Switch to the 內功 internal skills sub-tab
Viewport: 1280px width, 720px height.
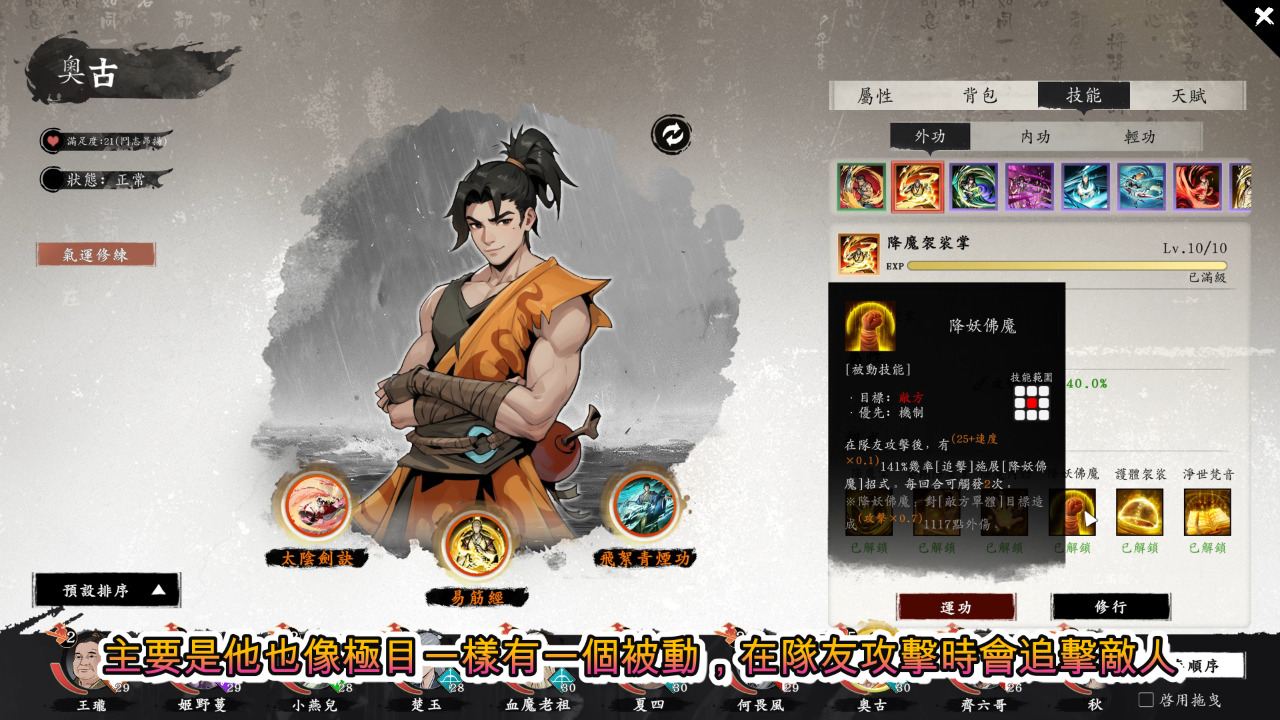(1035, 137)
